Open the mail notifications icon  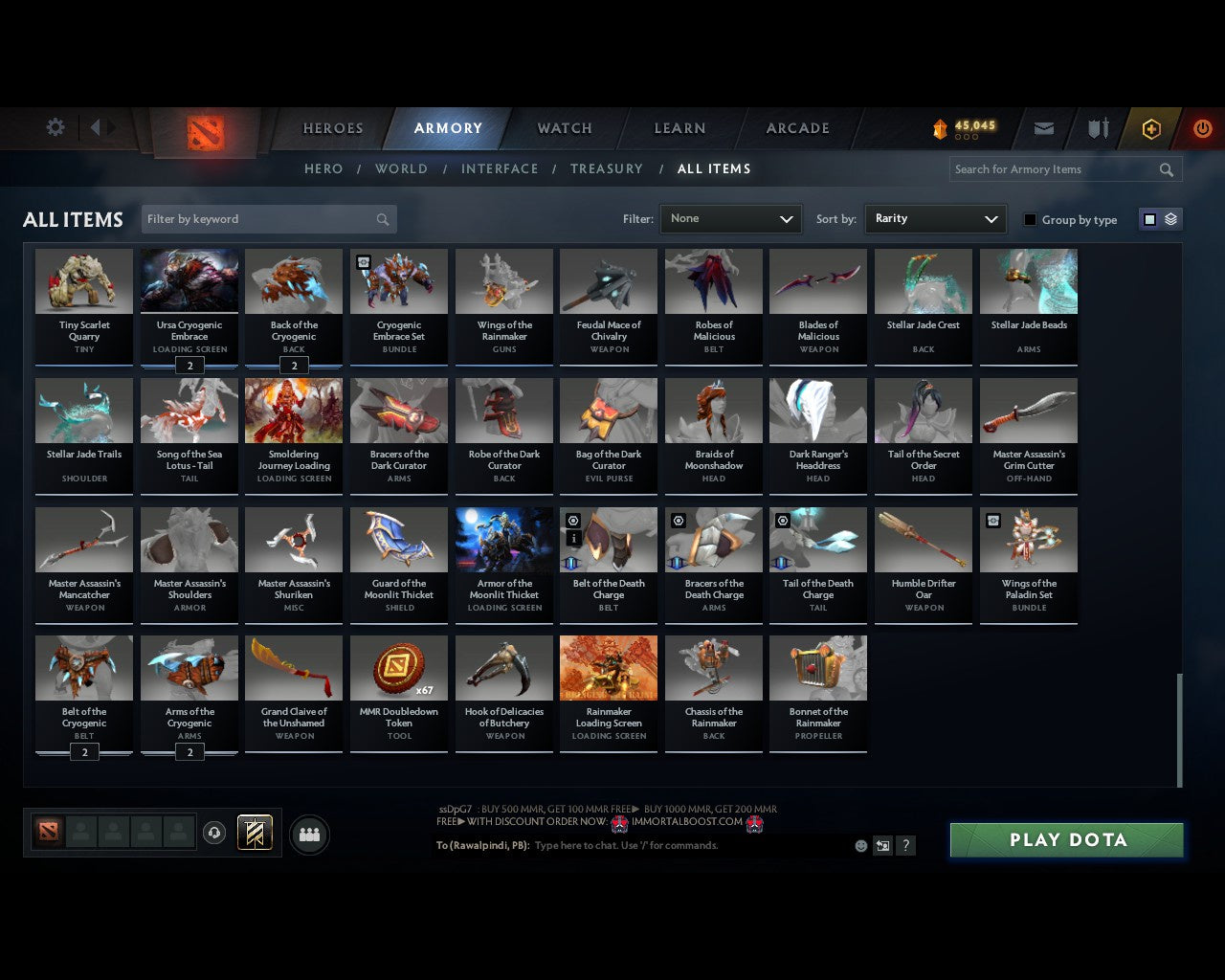point(1043,127)
